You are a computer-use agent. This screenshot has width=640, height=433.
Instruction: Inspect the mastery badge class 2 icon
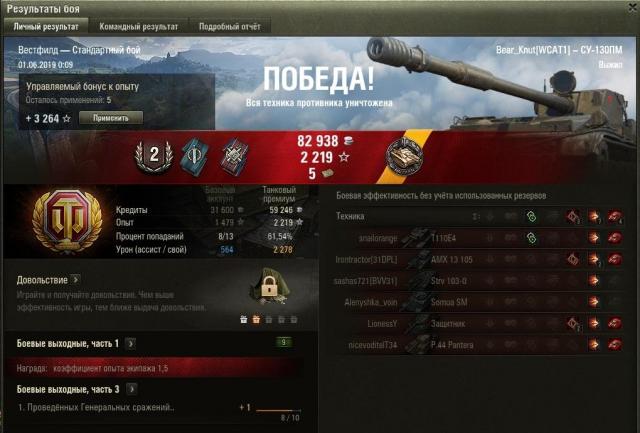point(155,156)
